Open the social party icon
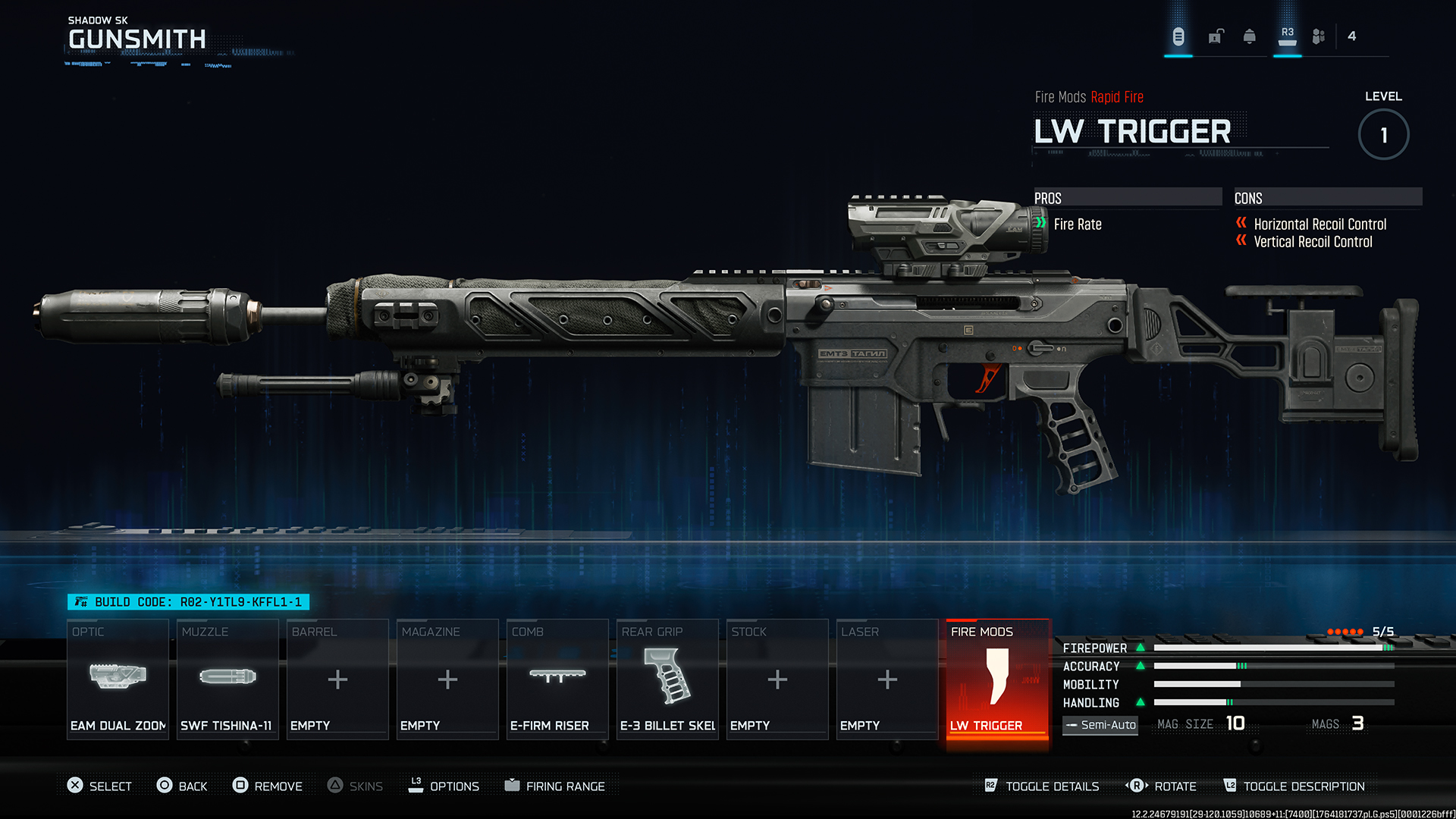 (1319, 36)
